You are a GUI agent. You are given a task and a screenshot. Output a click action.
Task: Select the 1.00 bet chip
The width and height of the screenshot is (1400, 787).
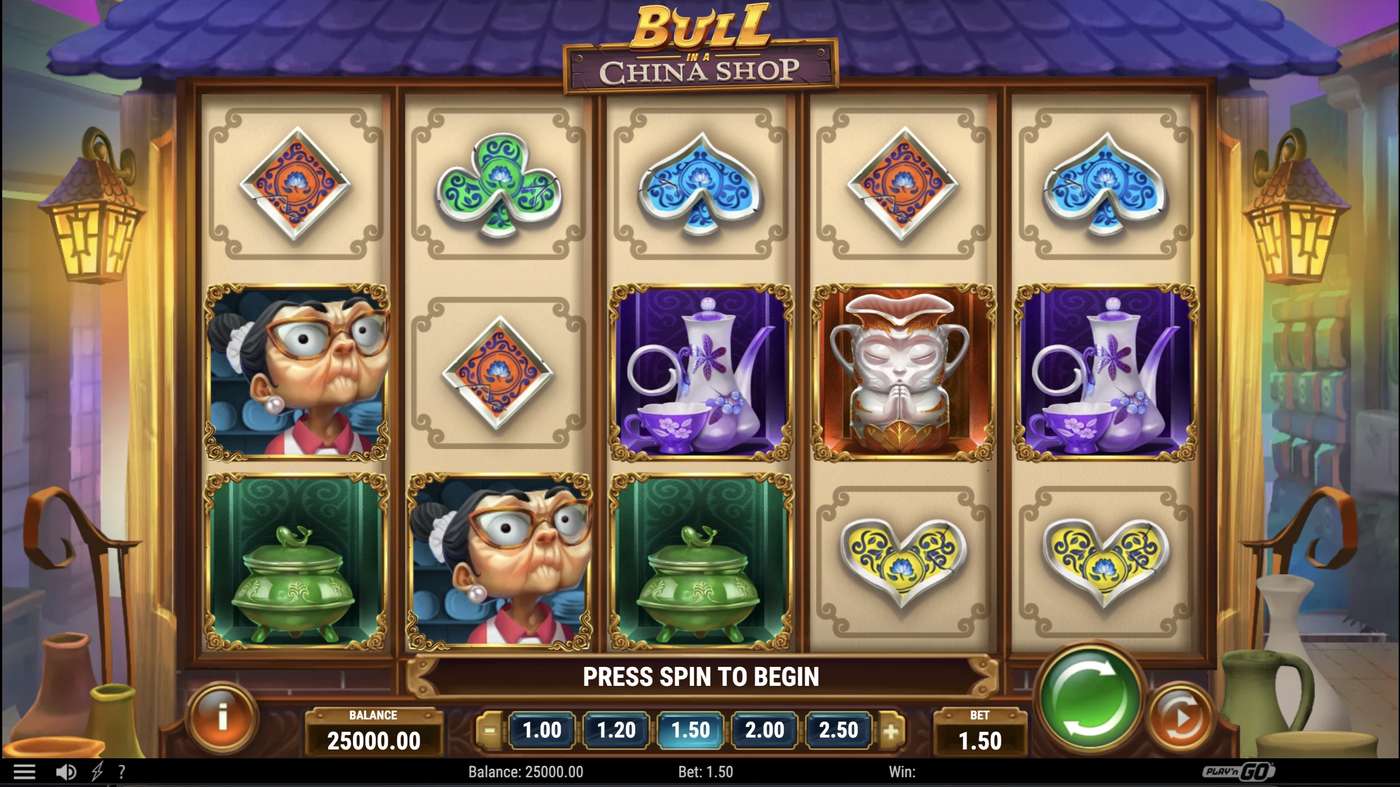pyautogui.click(x=540, y=730)
